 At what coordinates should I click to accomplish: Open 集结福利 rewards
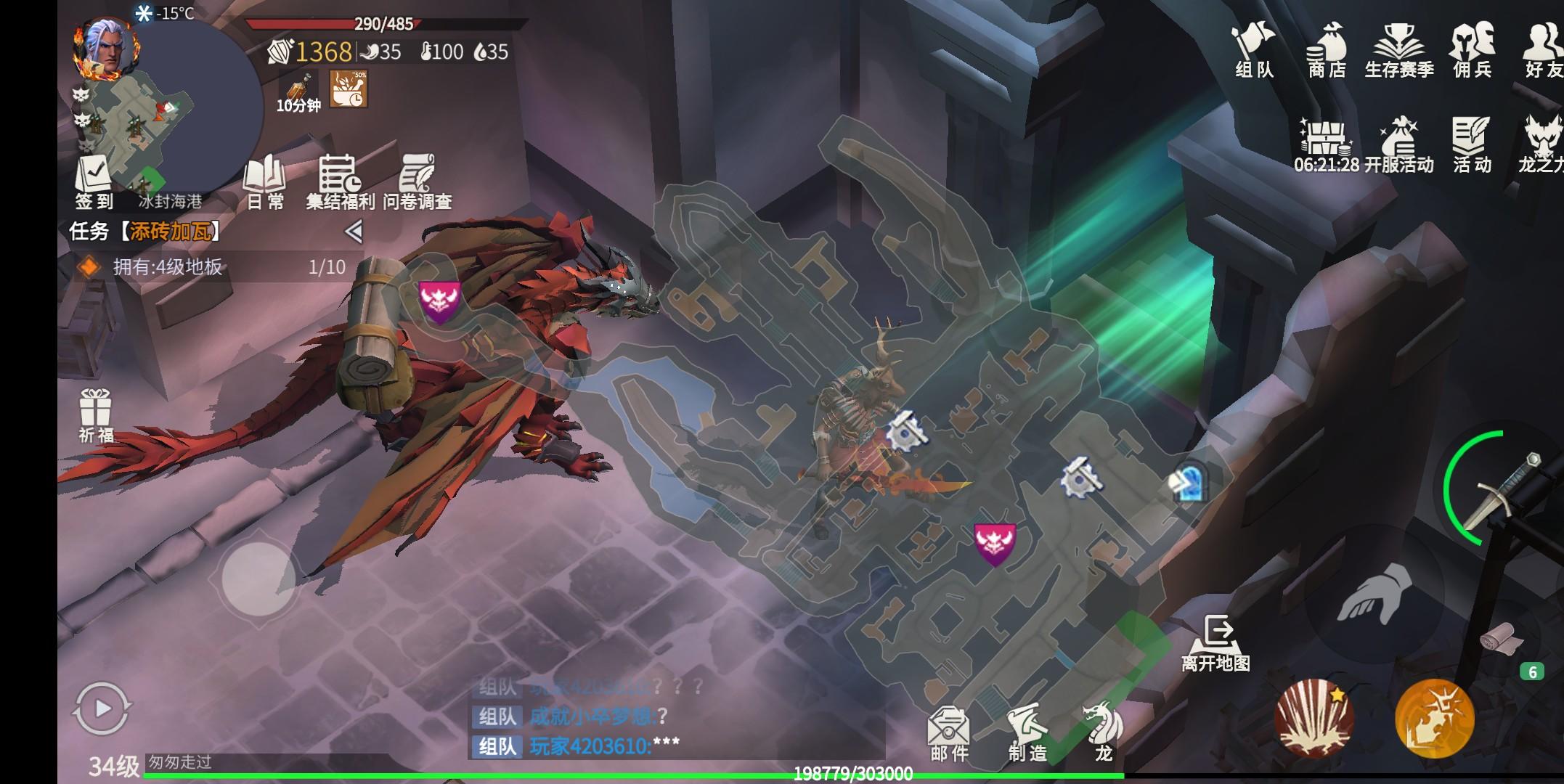(x=340, y=181)
